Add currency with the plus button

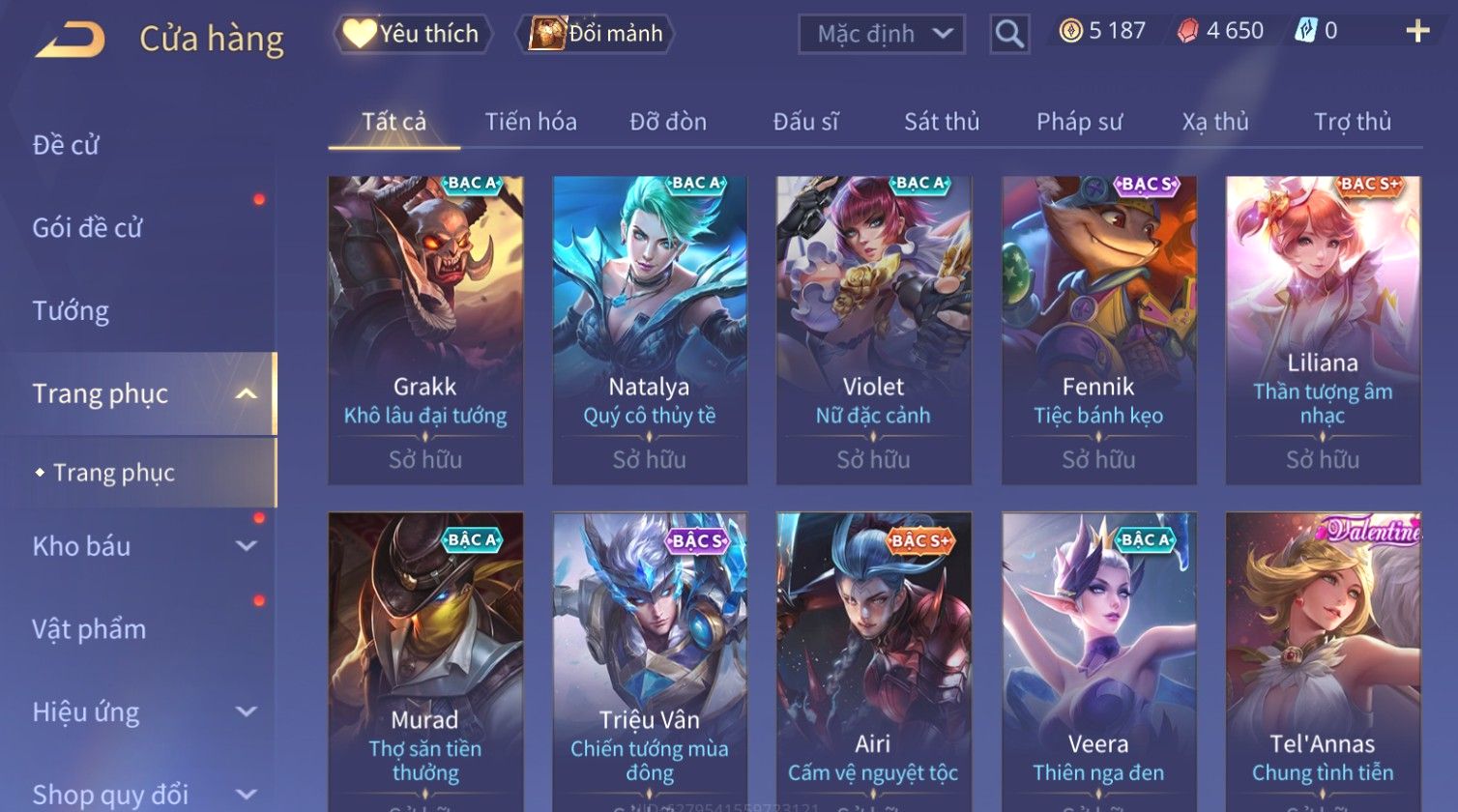1416,32
